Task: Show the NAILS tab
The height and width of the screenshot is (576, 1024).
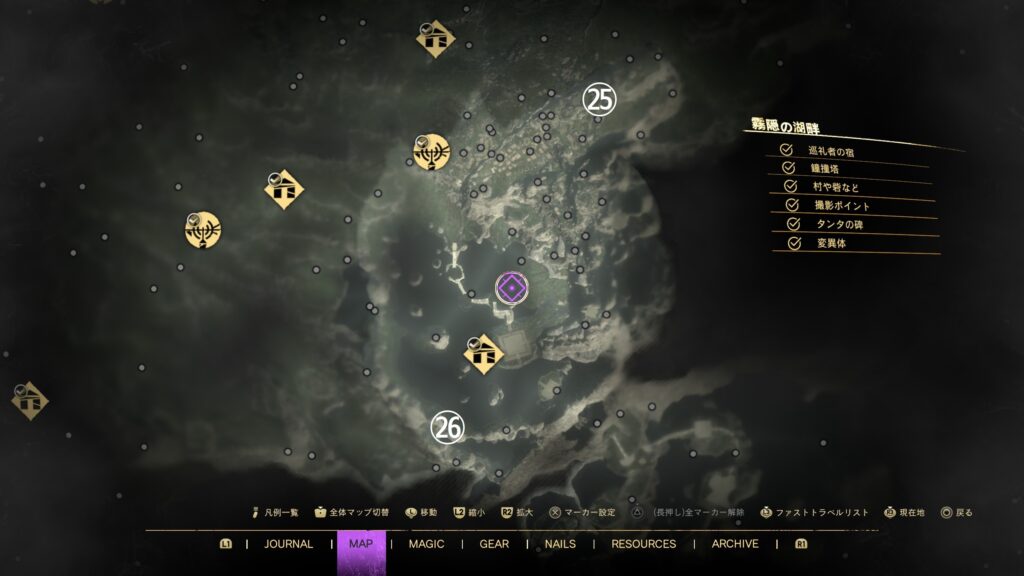Action: coord(560,544)
